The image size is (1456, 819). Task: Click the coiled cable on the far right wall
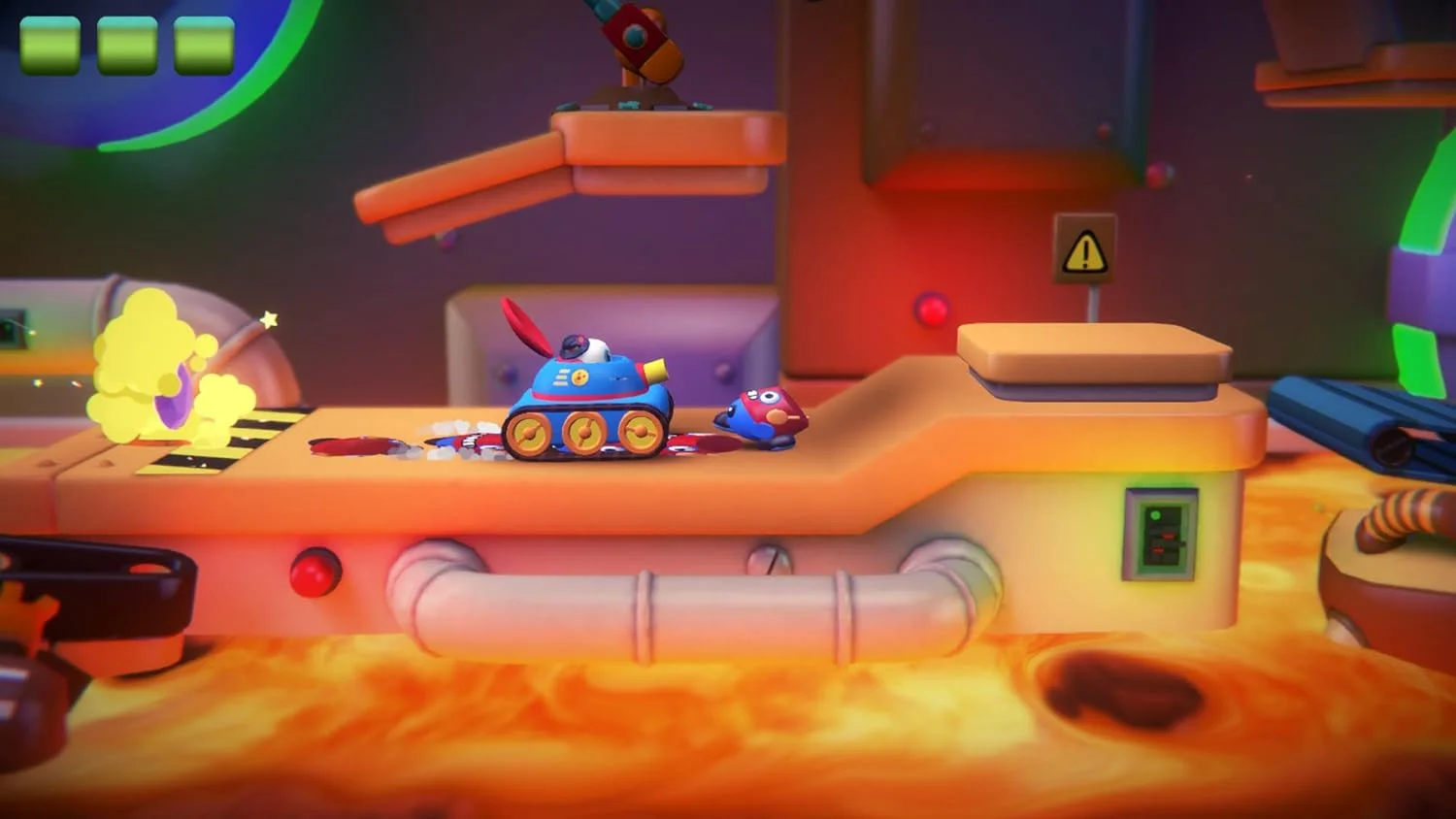pyautogui.click(x=1401, y=516)
